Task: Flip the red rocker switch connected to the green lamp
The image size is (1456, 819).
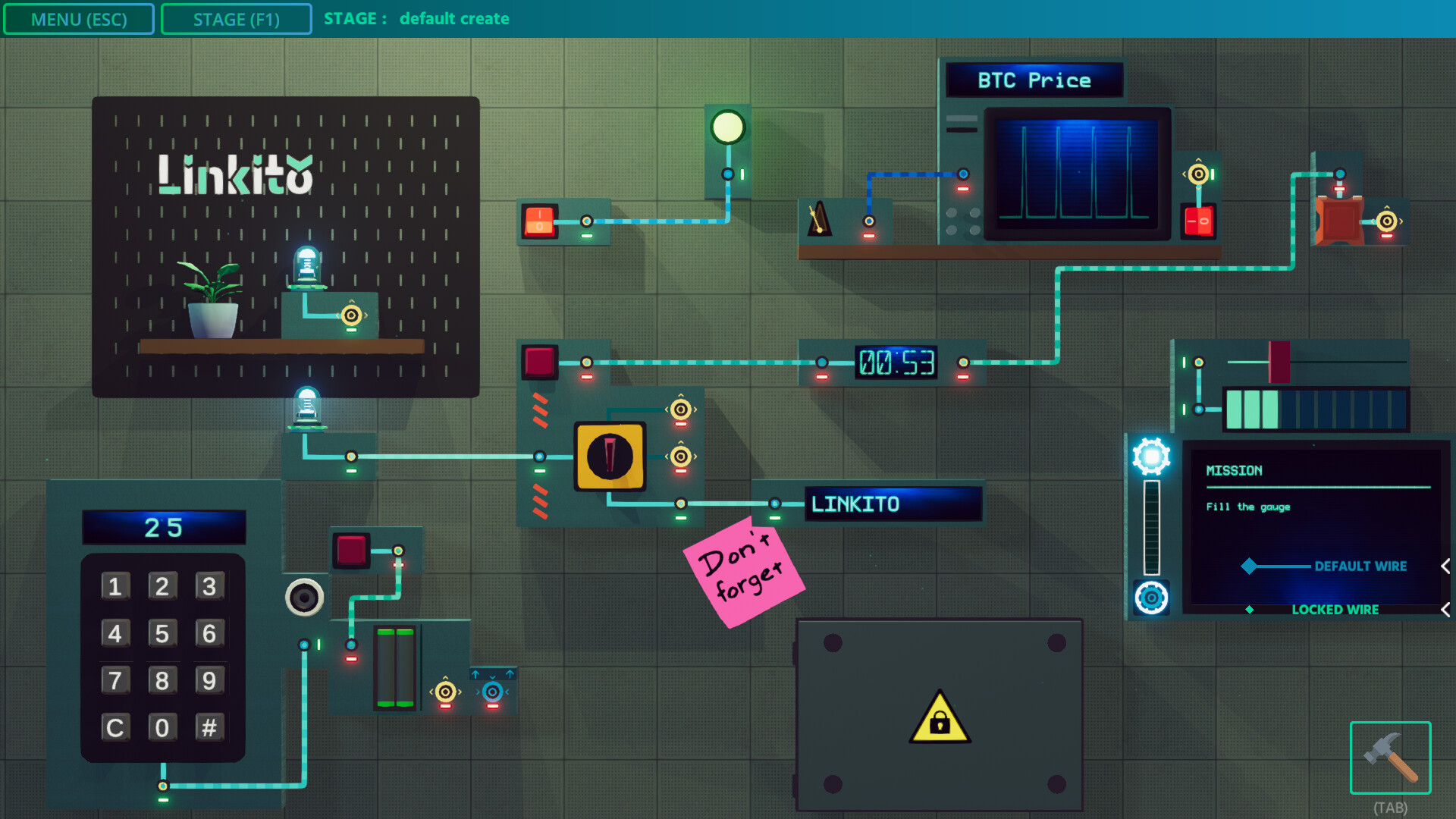Action: coord(540,221)
